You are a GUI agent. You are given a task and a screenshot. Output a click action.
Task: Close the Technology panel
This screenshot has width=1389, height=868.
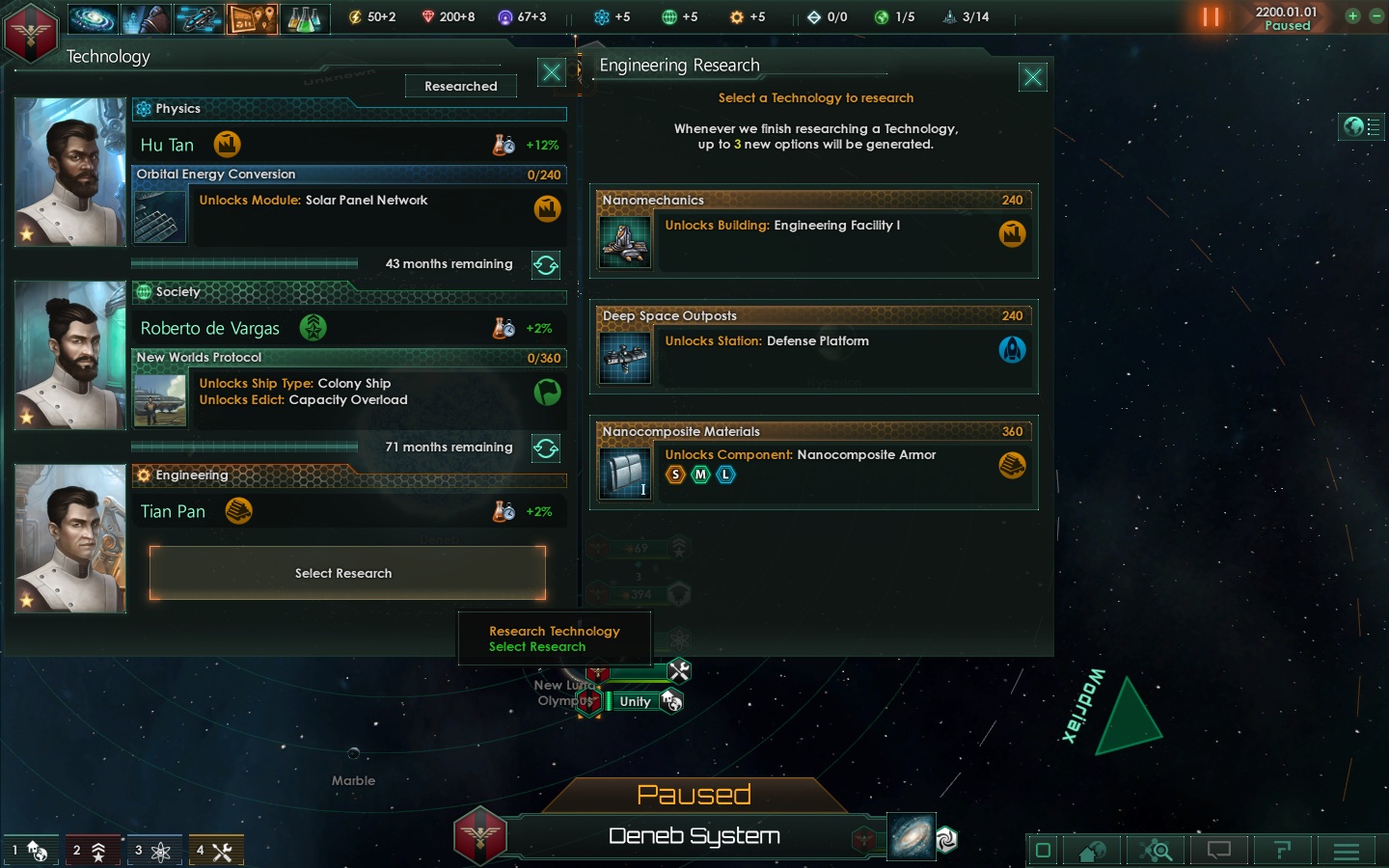click(x=552, y=72)
